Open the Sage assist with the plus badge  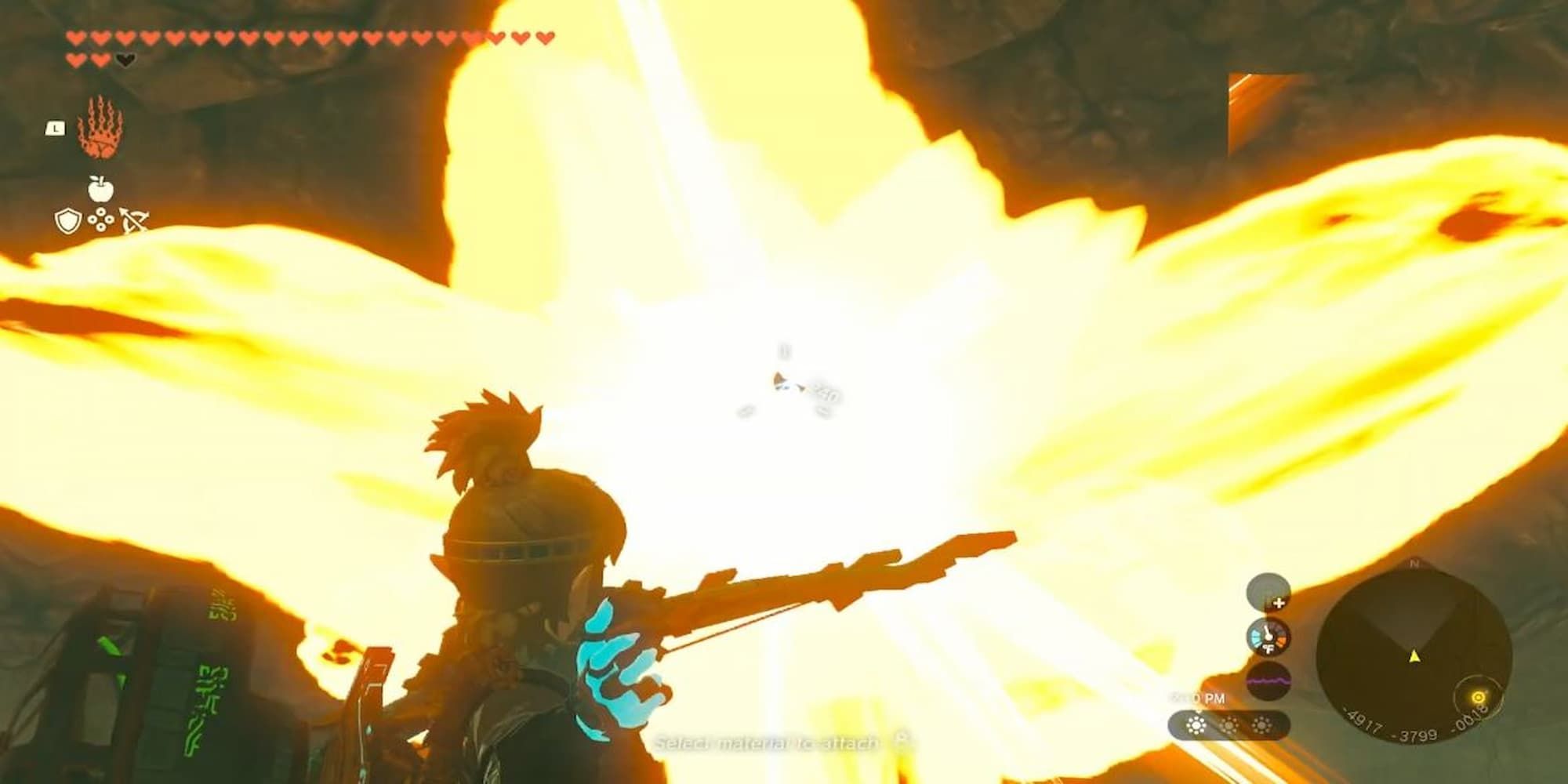point(1279,601)
